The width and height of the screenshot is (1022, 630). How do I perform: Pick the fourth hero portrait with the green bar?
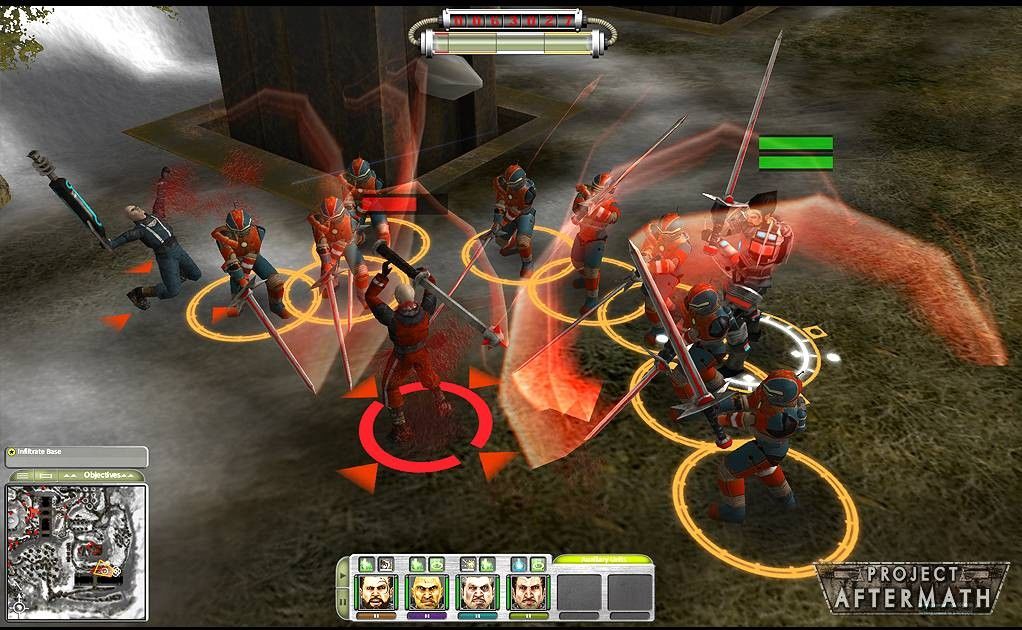(x=527, y=591)
